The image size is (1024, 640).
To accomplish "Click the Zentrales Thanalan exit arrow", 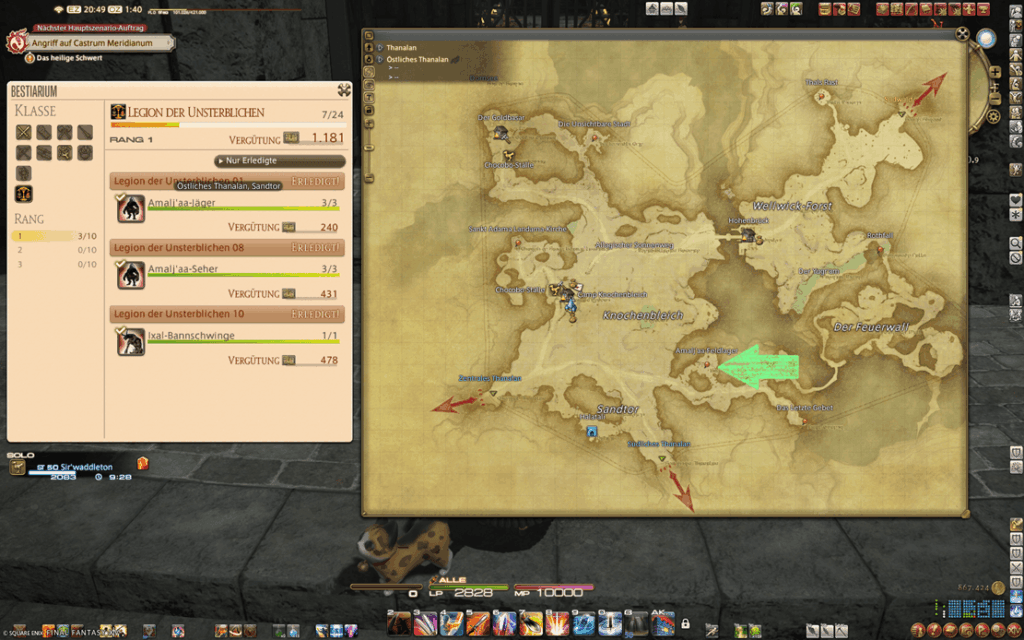I will pyautogui.click(x=454, y=404).
